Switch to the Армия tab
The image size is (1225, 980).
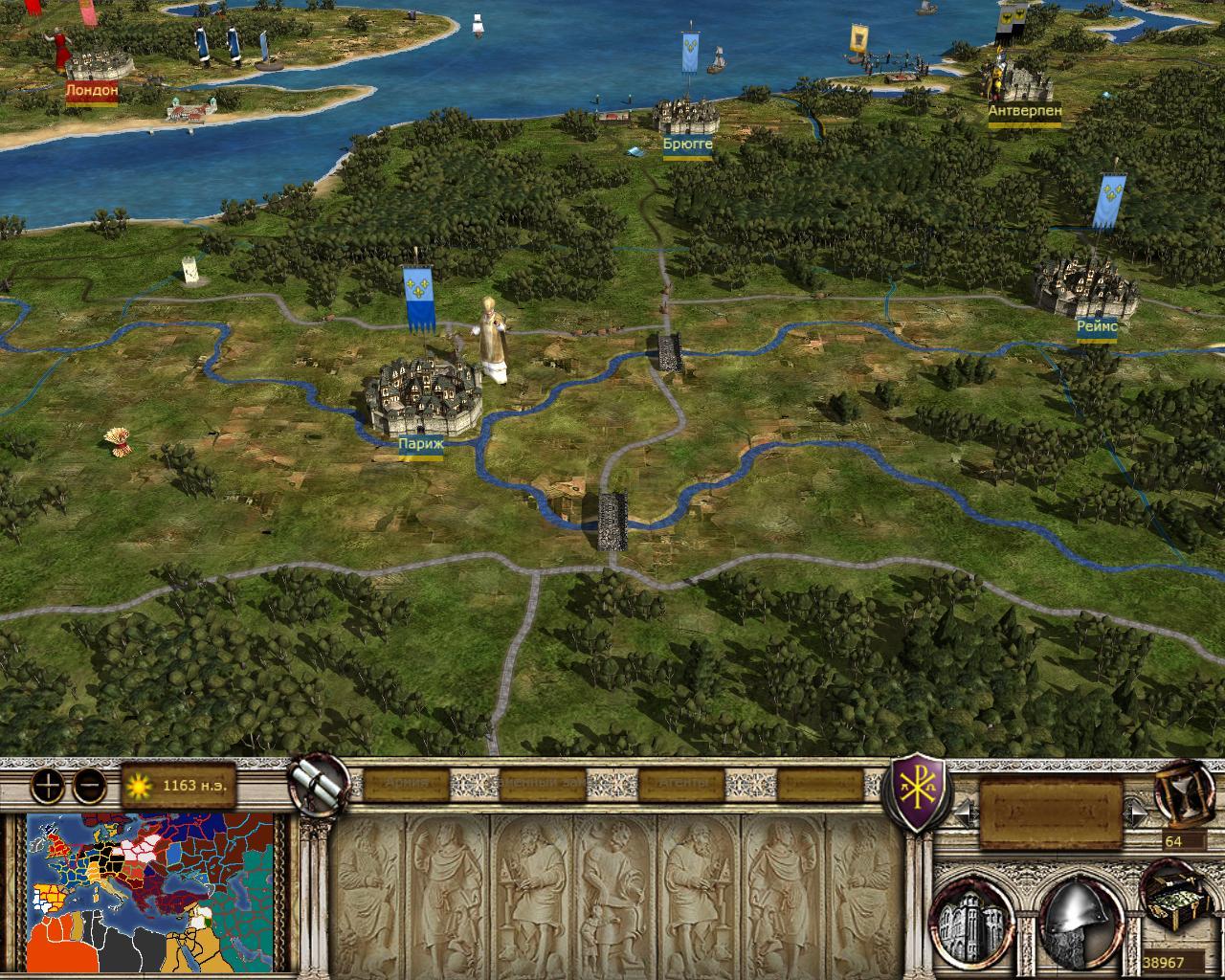point(409,784)
